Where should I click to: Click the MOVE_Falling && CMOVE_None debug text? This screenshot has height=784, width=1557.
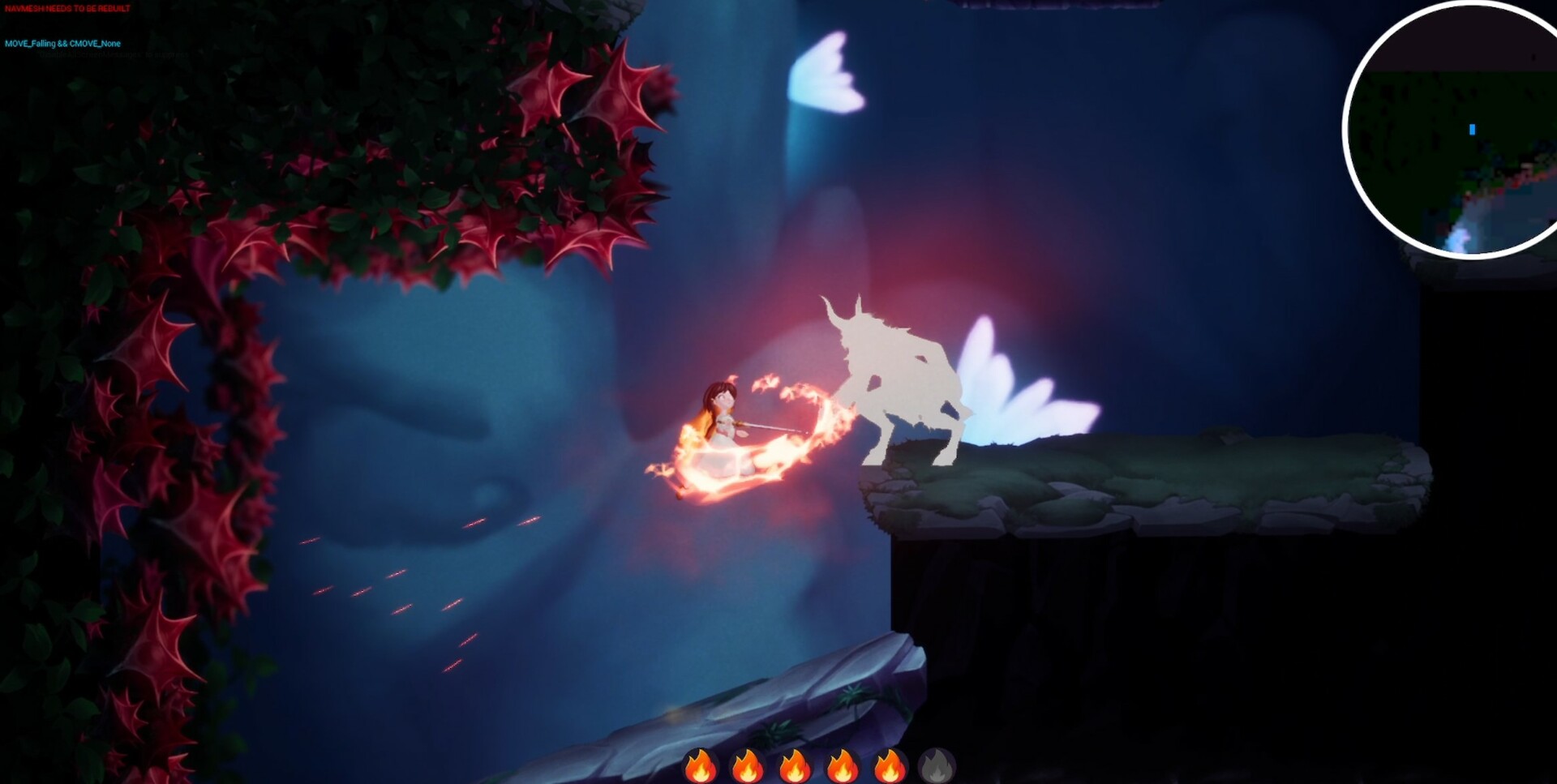[x=61, y=44]
